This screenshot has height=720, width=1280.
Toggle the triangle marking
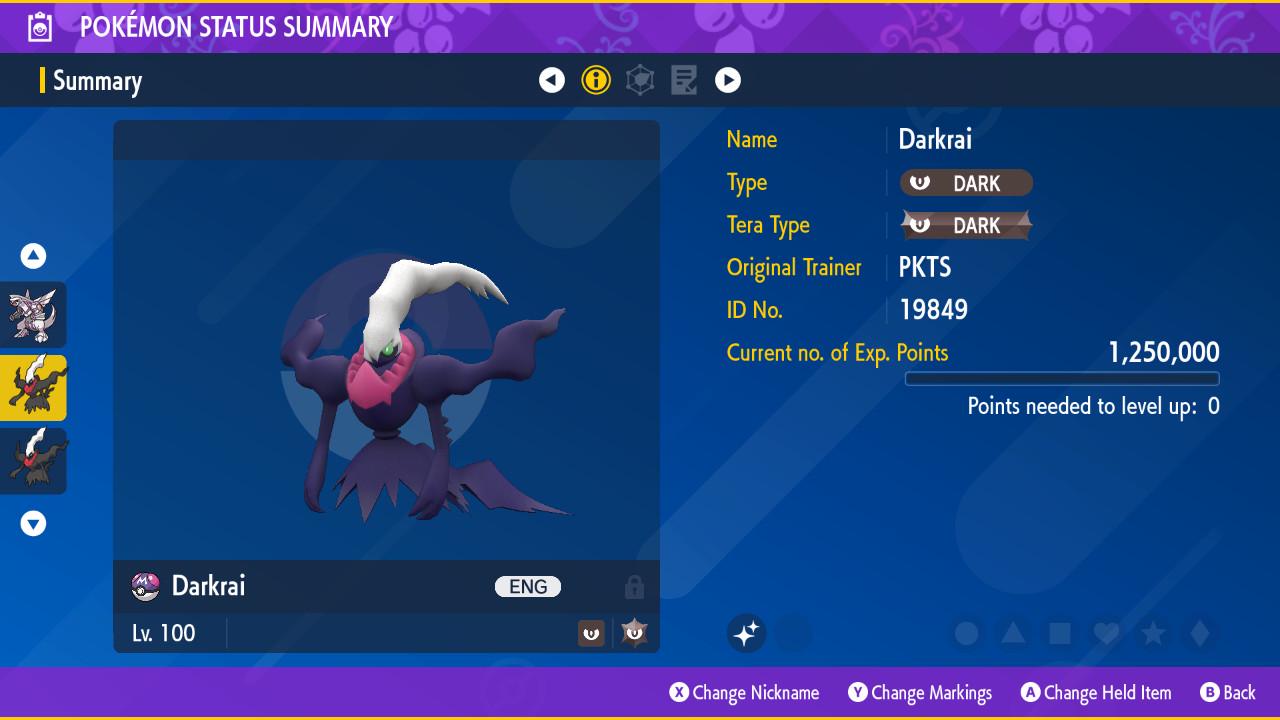point(1013,633)
